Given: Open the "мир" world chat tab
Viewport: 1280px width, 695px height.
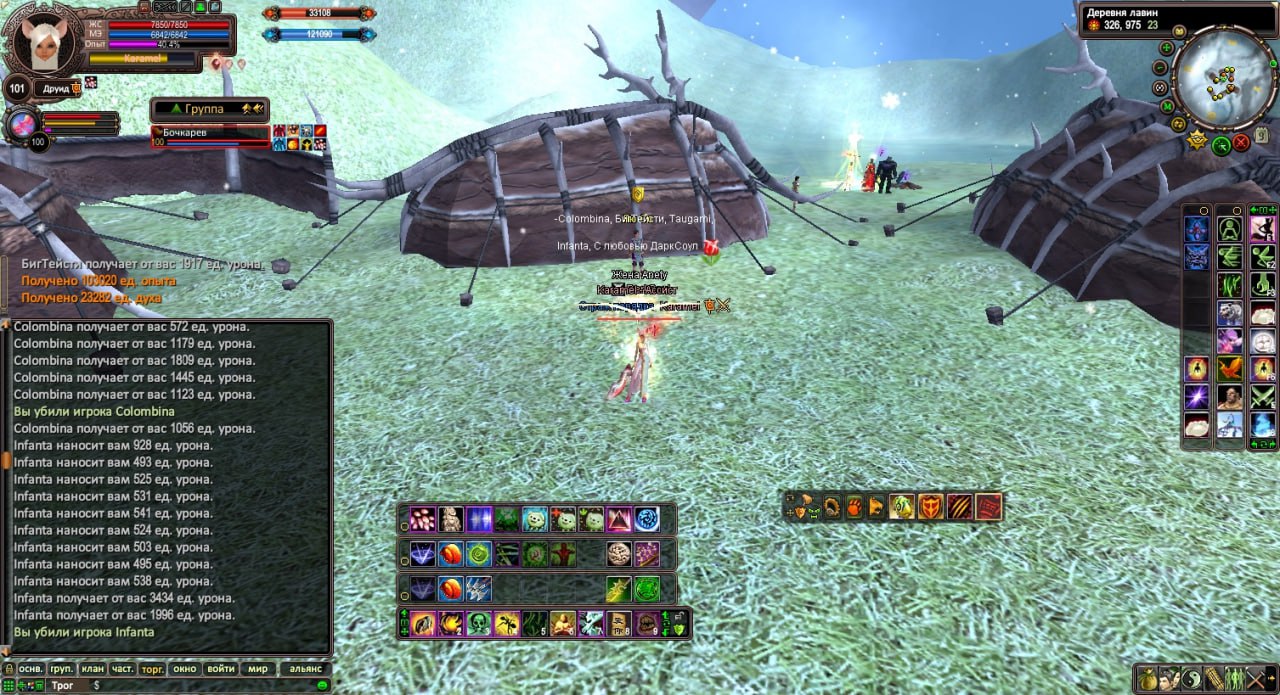Looking at the screenshot, I should [258, 668].
